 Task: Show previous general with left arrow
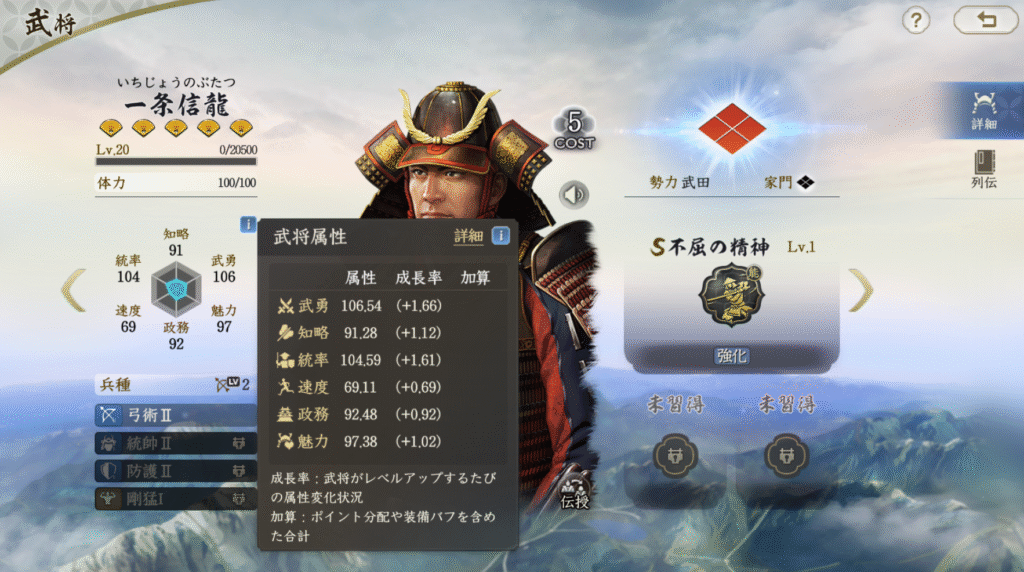coord(73,290)
